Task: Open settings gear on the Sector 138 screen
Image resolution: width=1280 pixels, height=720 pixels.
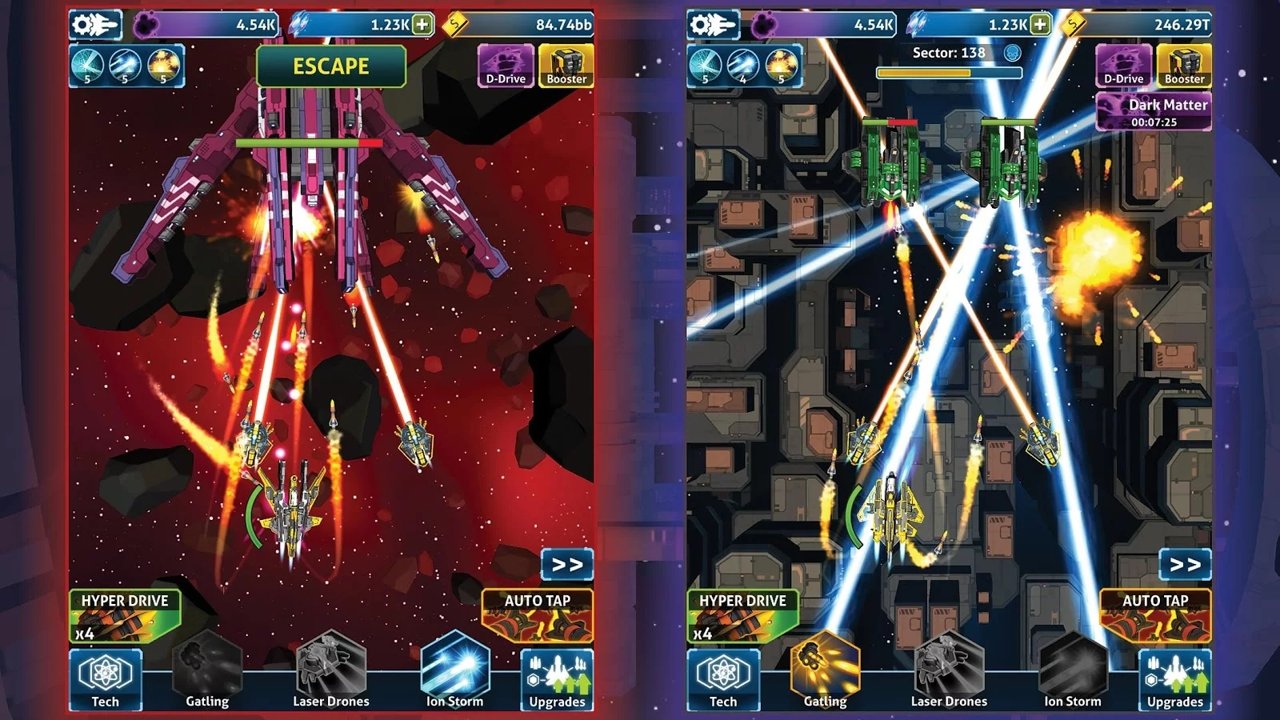Action: (713, 24)
